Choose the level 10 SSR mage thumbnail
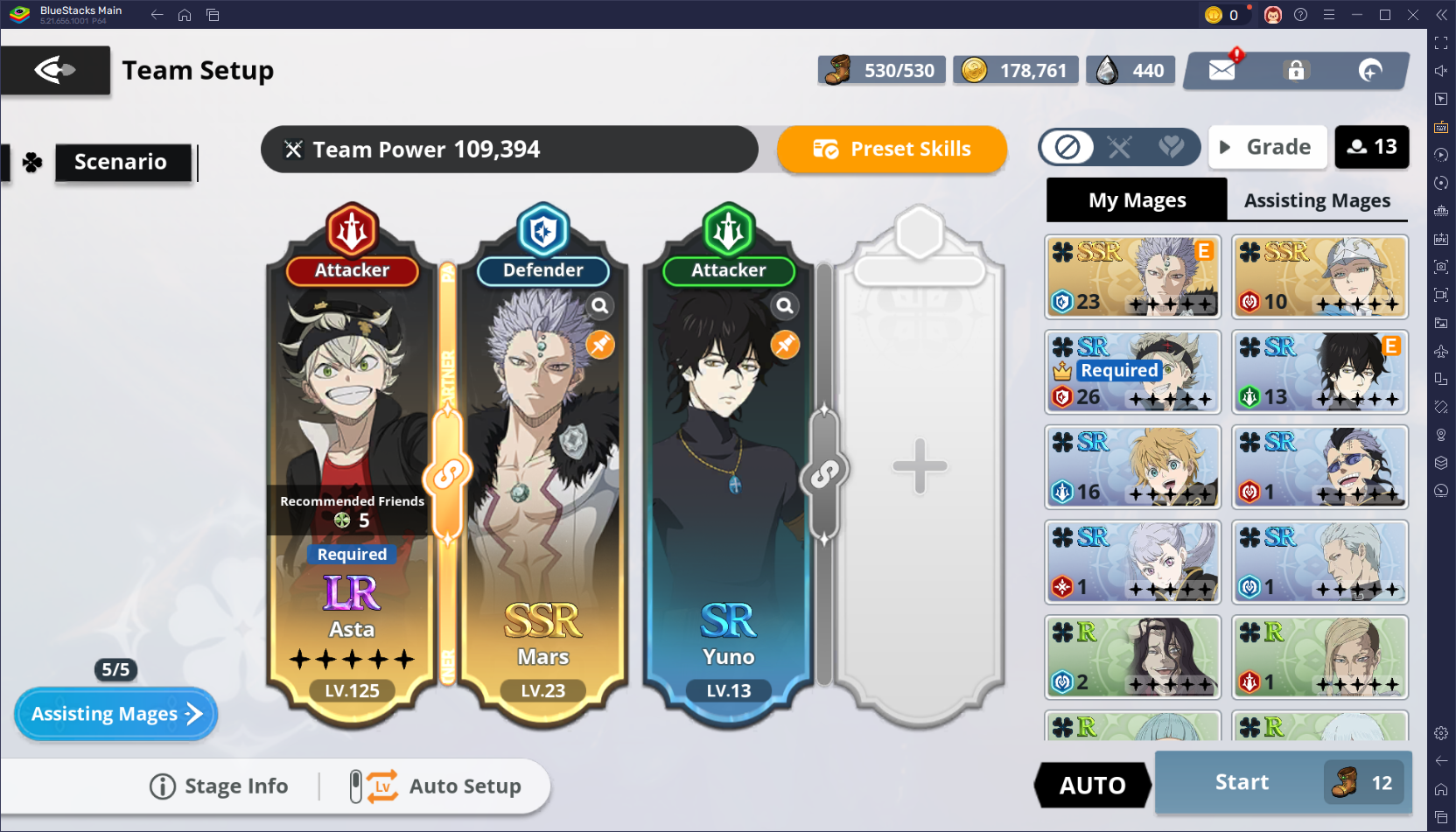 click(1319, 276)
